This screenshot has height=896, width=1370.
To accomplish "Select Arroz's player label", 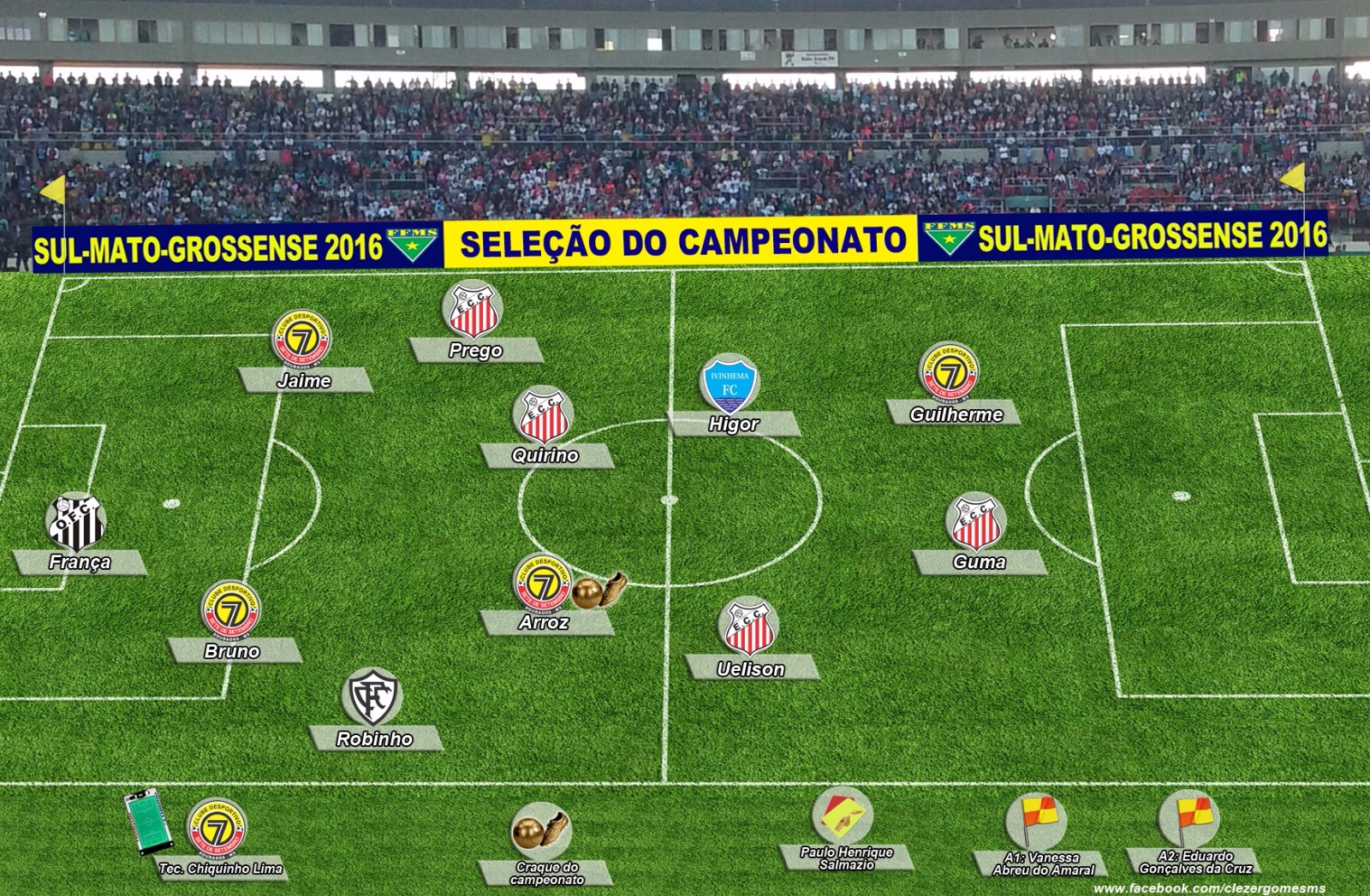I will pos(545,622).
